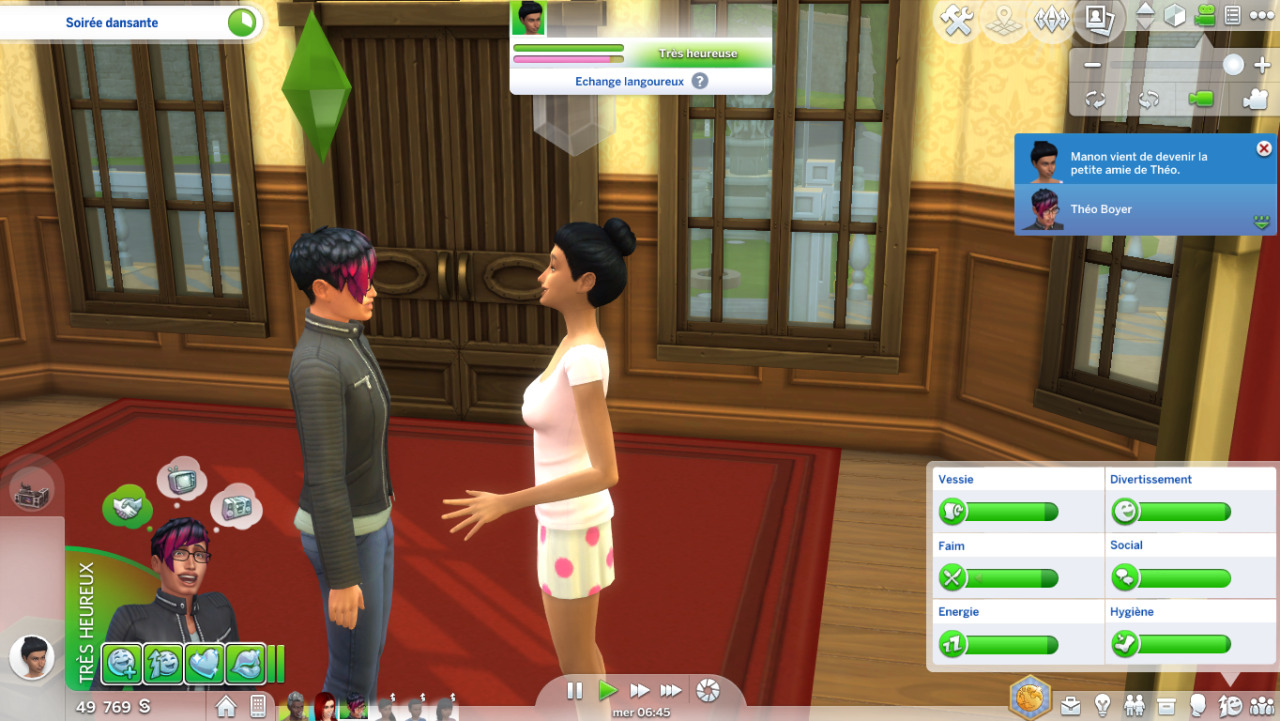Show the Skills lightbulb panel

coord(1102,705)
